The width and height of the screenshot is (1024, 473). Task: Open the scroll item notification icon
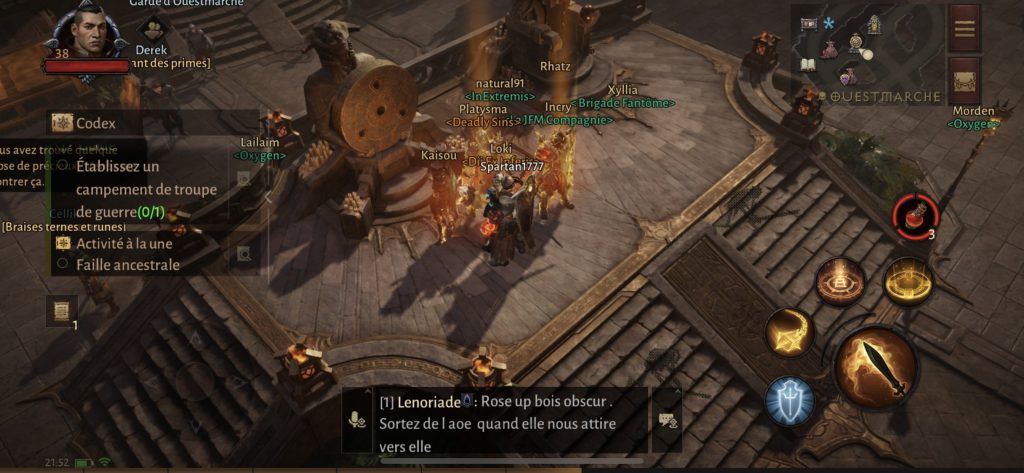click(61, 311)
